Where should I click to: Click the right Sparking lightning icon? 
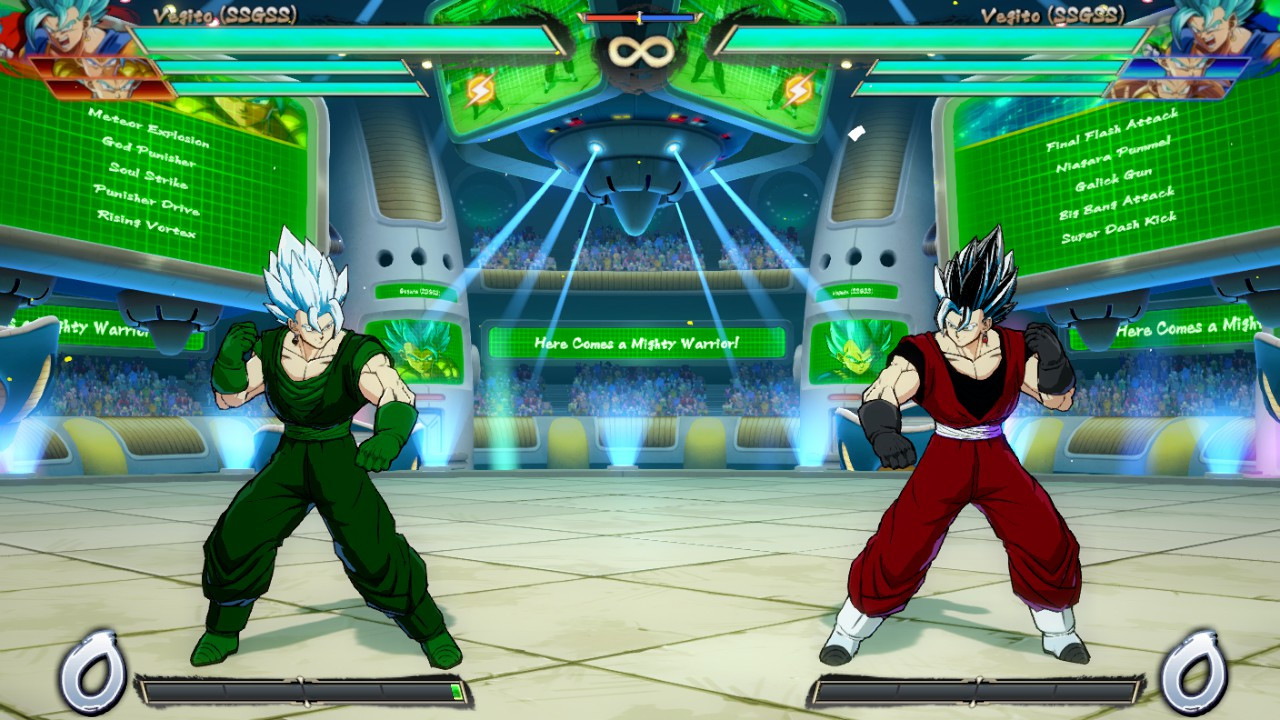pyautogui.click(x=797, y=88)
